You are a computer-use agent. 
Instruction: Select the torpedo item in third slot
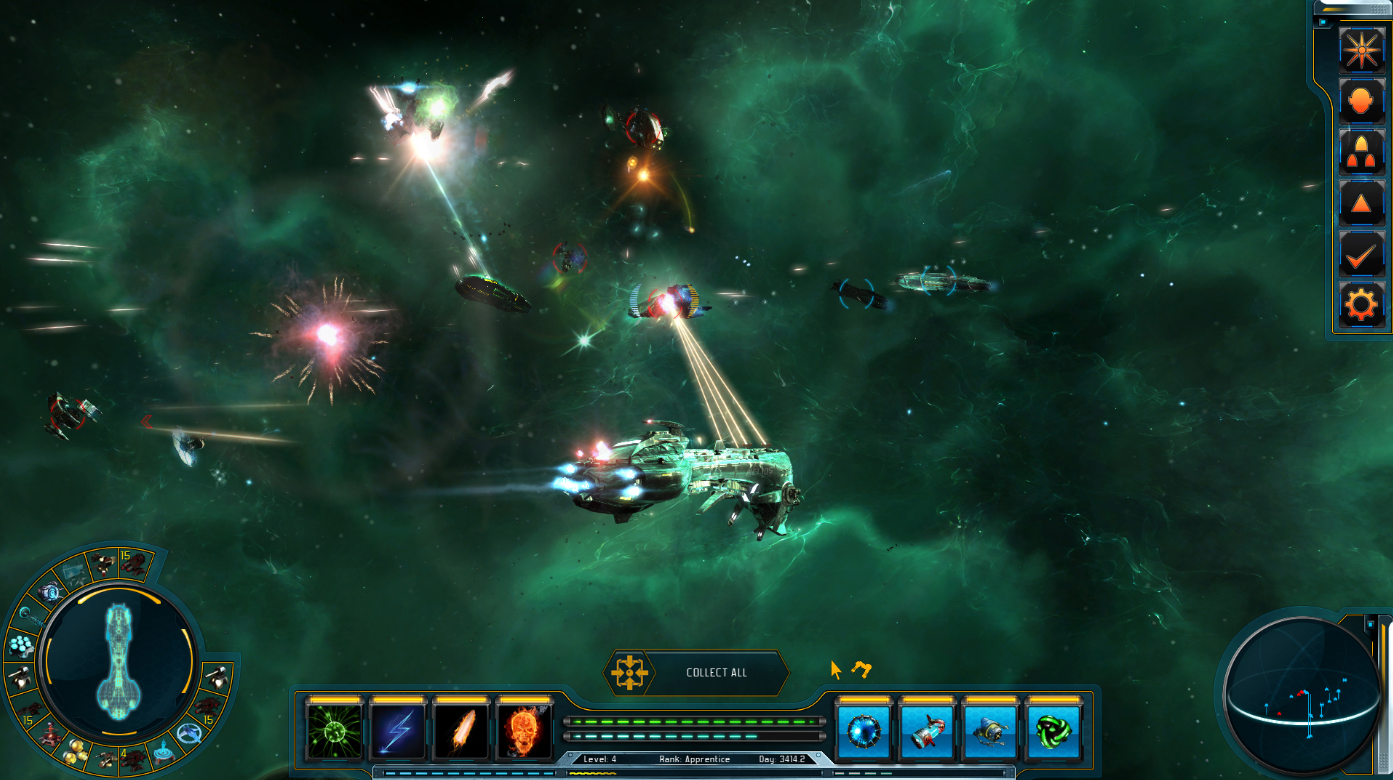coord(989,733)
